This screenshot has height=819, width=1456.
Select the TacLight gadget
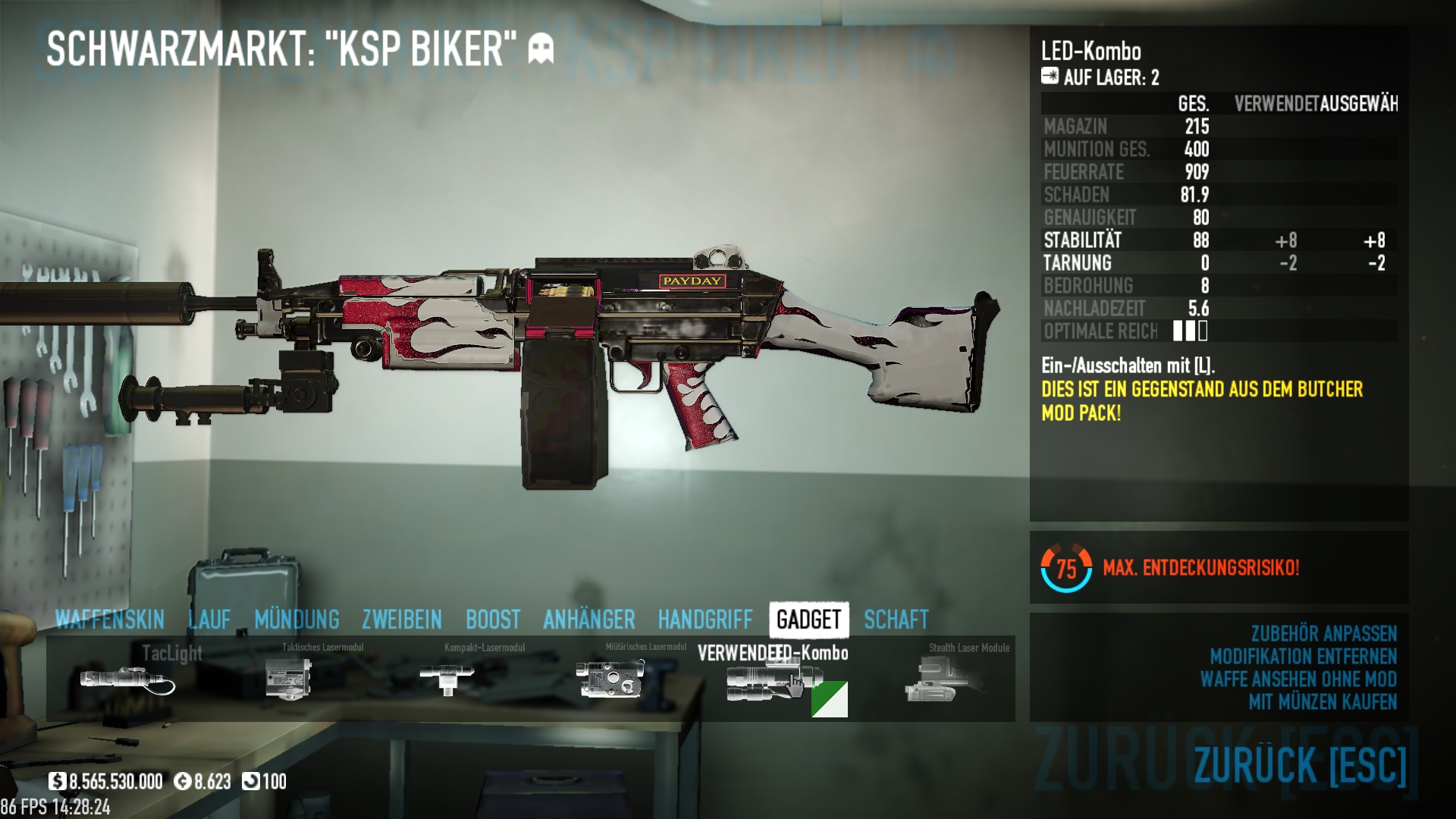pyautogui.click(x=127, y=679)
